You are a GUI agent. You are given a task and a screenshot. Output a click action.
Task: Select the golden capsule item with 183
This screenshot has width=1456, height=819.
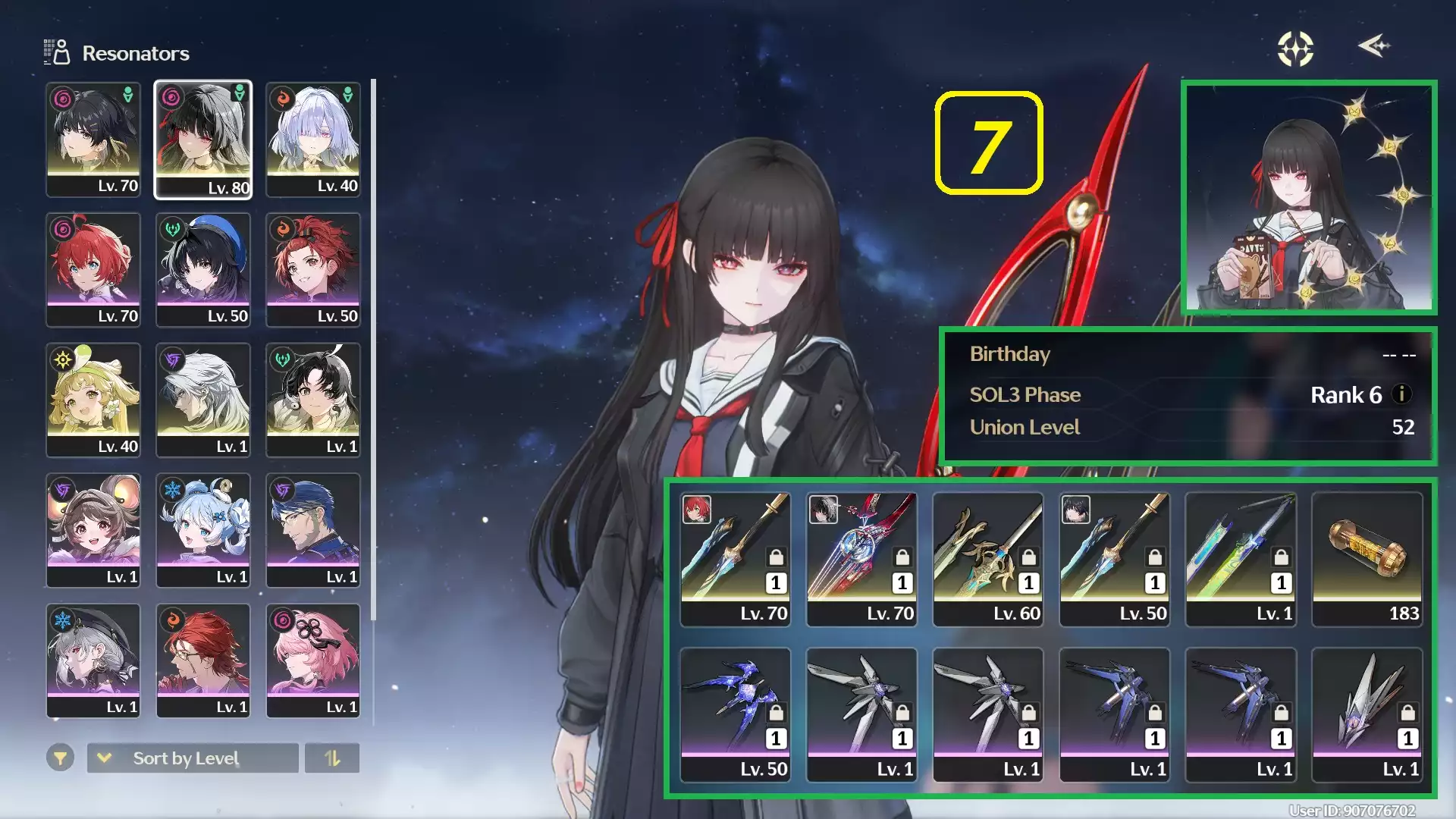point(1367,559)
